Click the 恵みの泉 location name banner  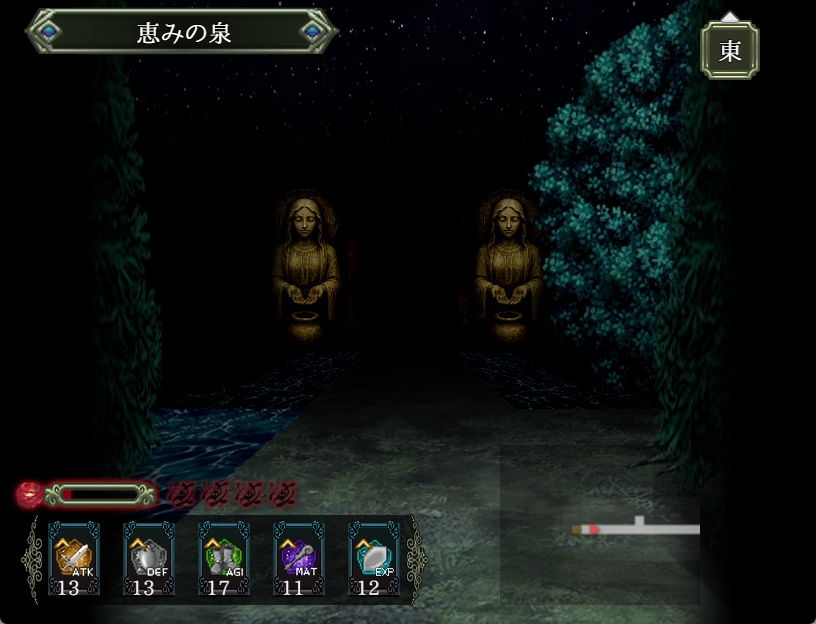183,32
